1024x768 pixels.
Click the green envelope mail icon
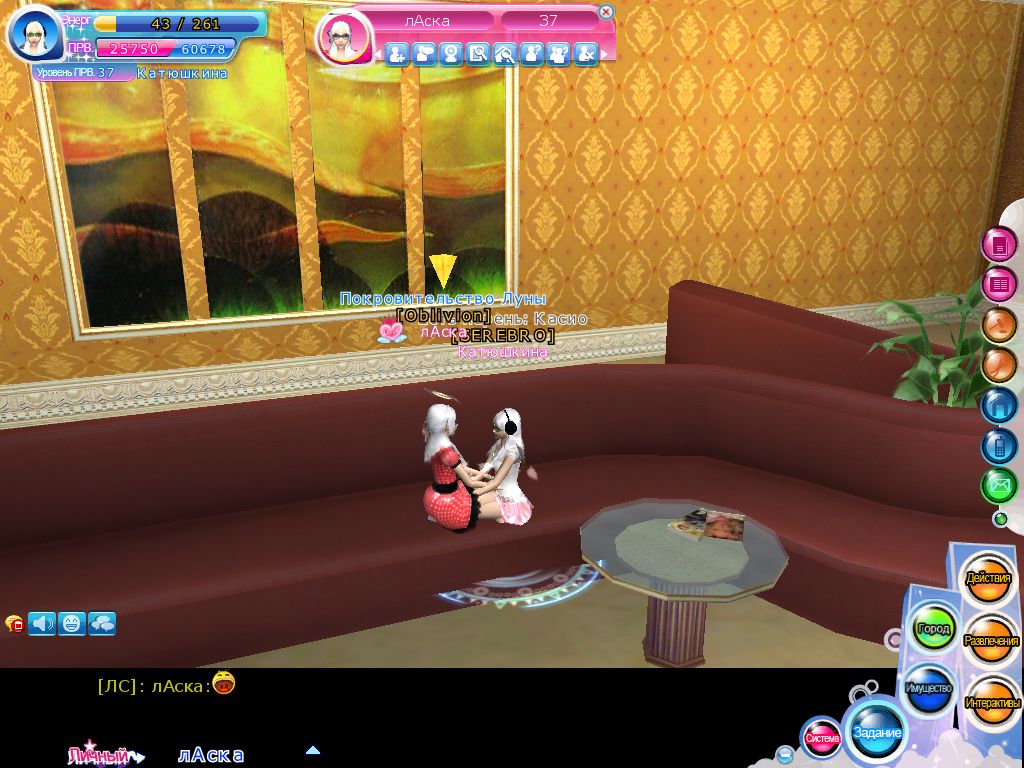tap(998, 486)
